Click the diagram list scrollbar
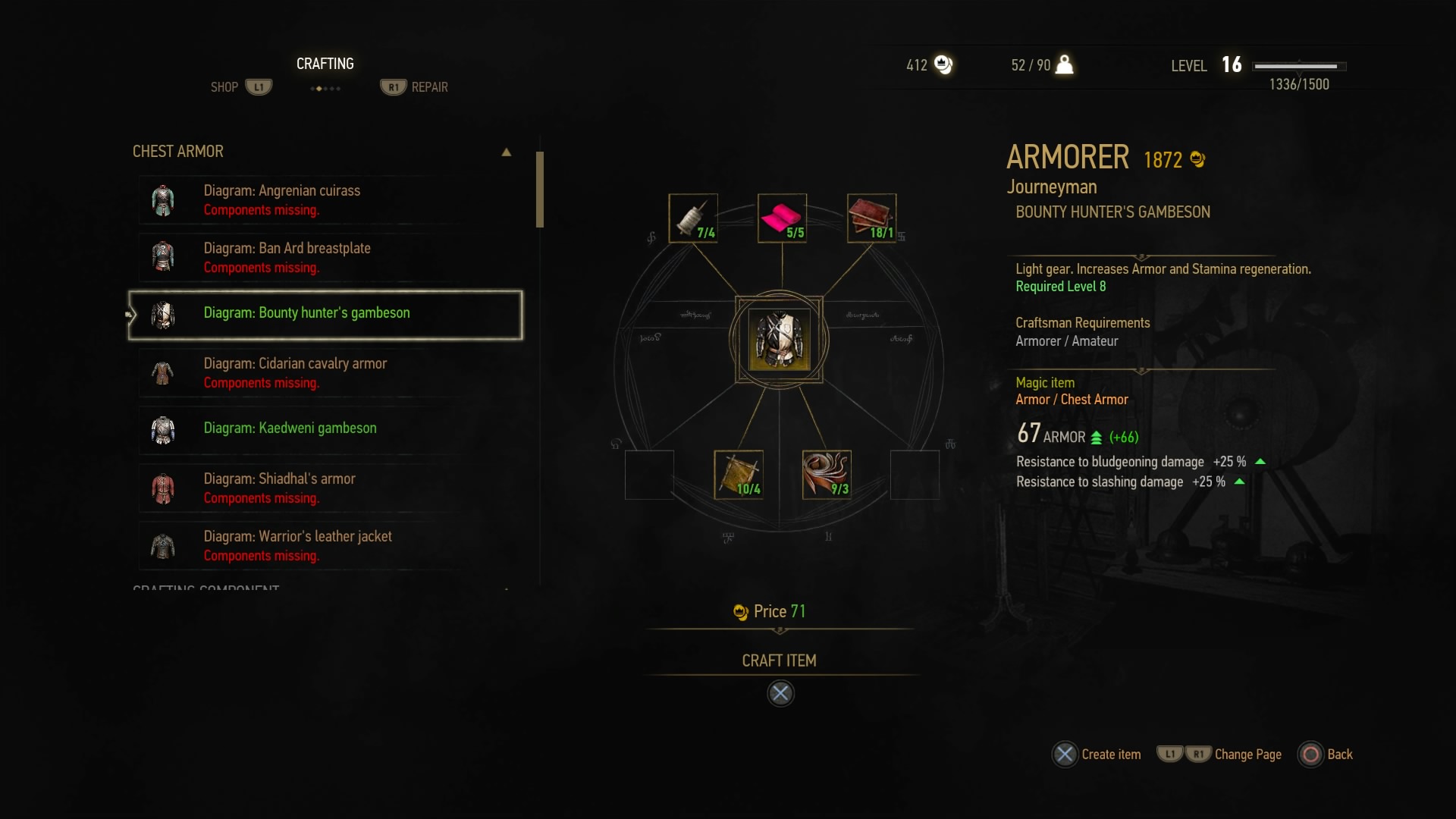This screenshot has width=1456, height=819. (540, 190)
